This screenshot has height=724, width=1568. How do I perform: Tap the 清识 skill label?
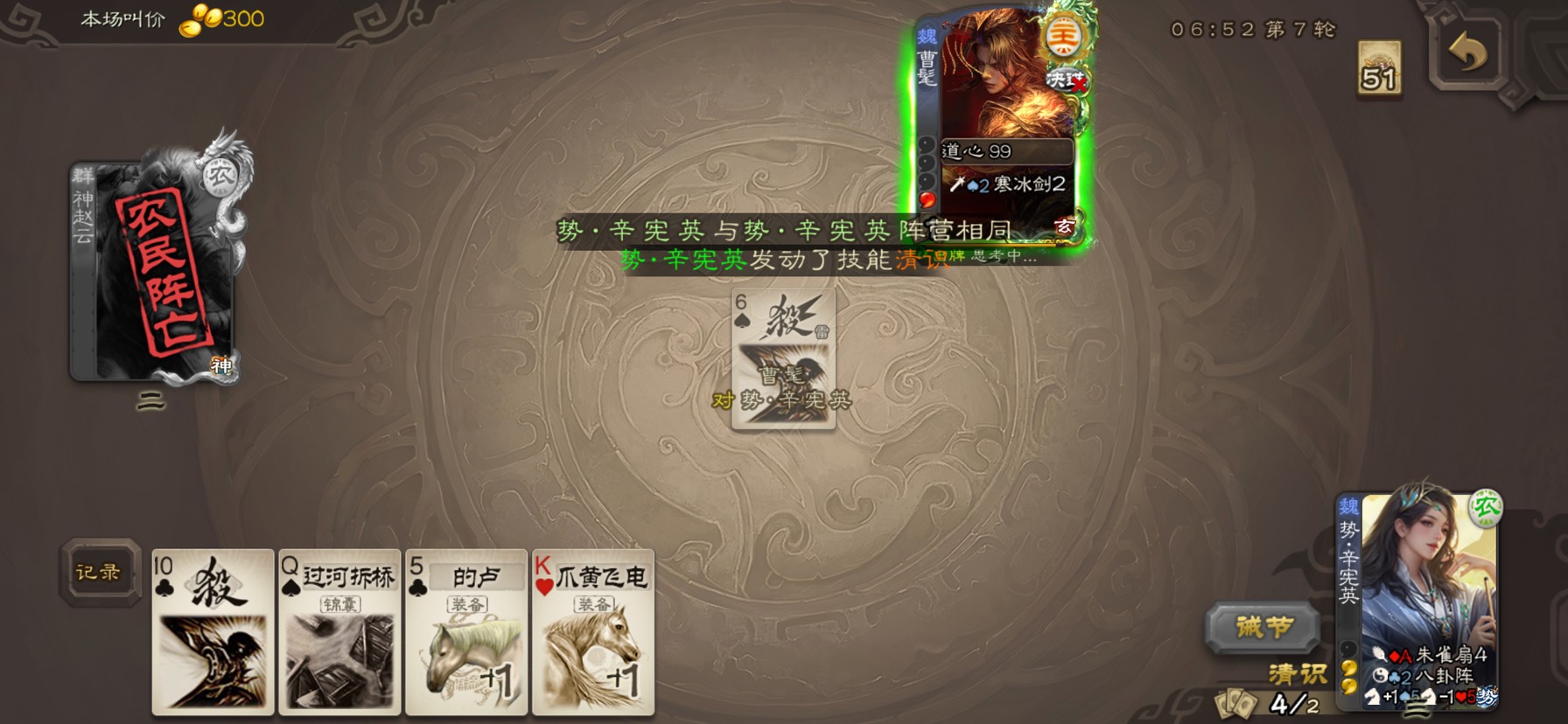pos(1298,673)
